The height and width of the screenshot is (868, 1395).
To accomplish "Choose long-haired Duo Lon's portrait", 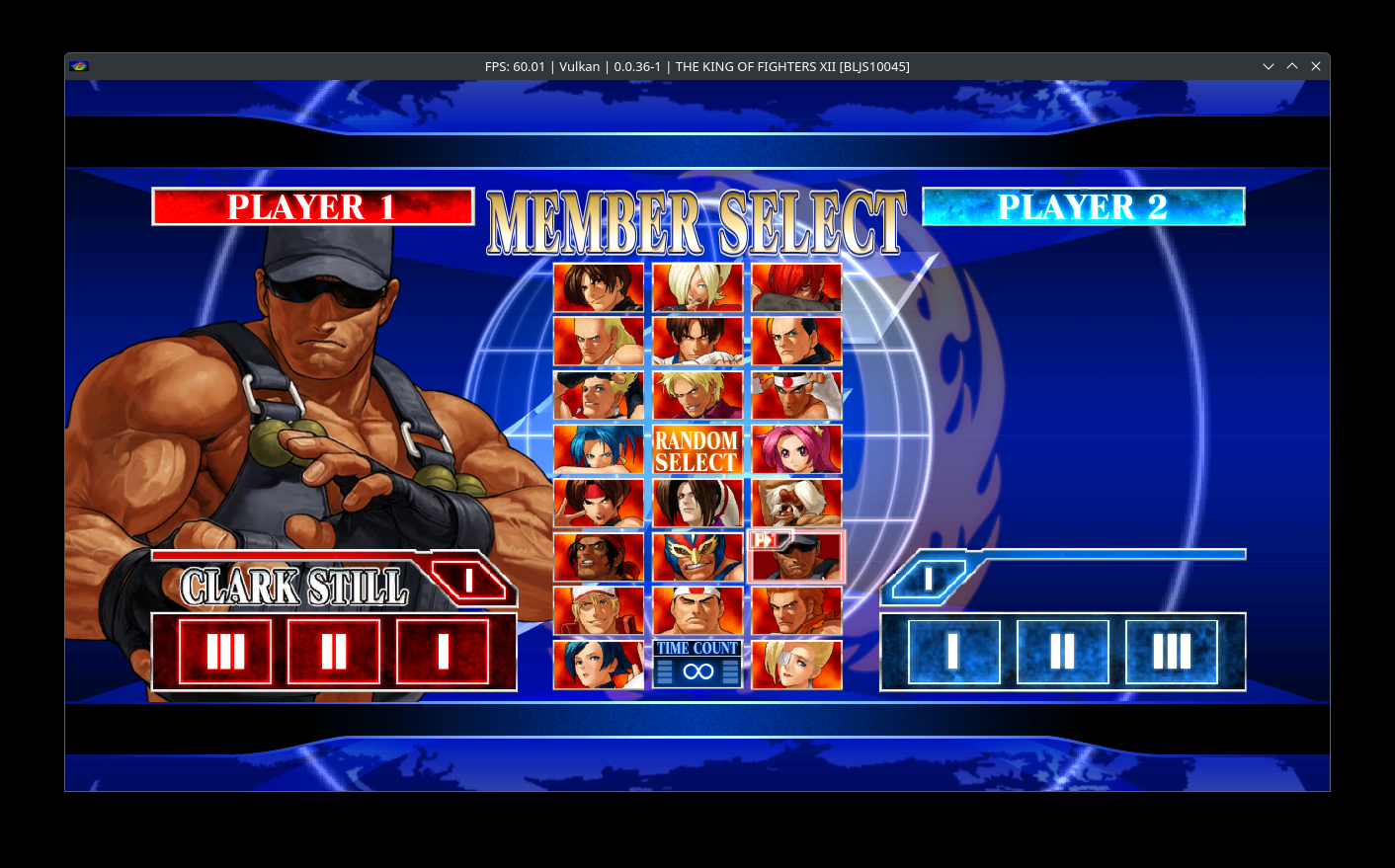I will (x=697, y=503).
